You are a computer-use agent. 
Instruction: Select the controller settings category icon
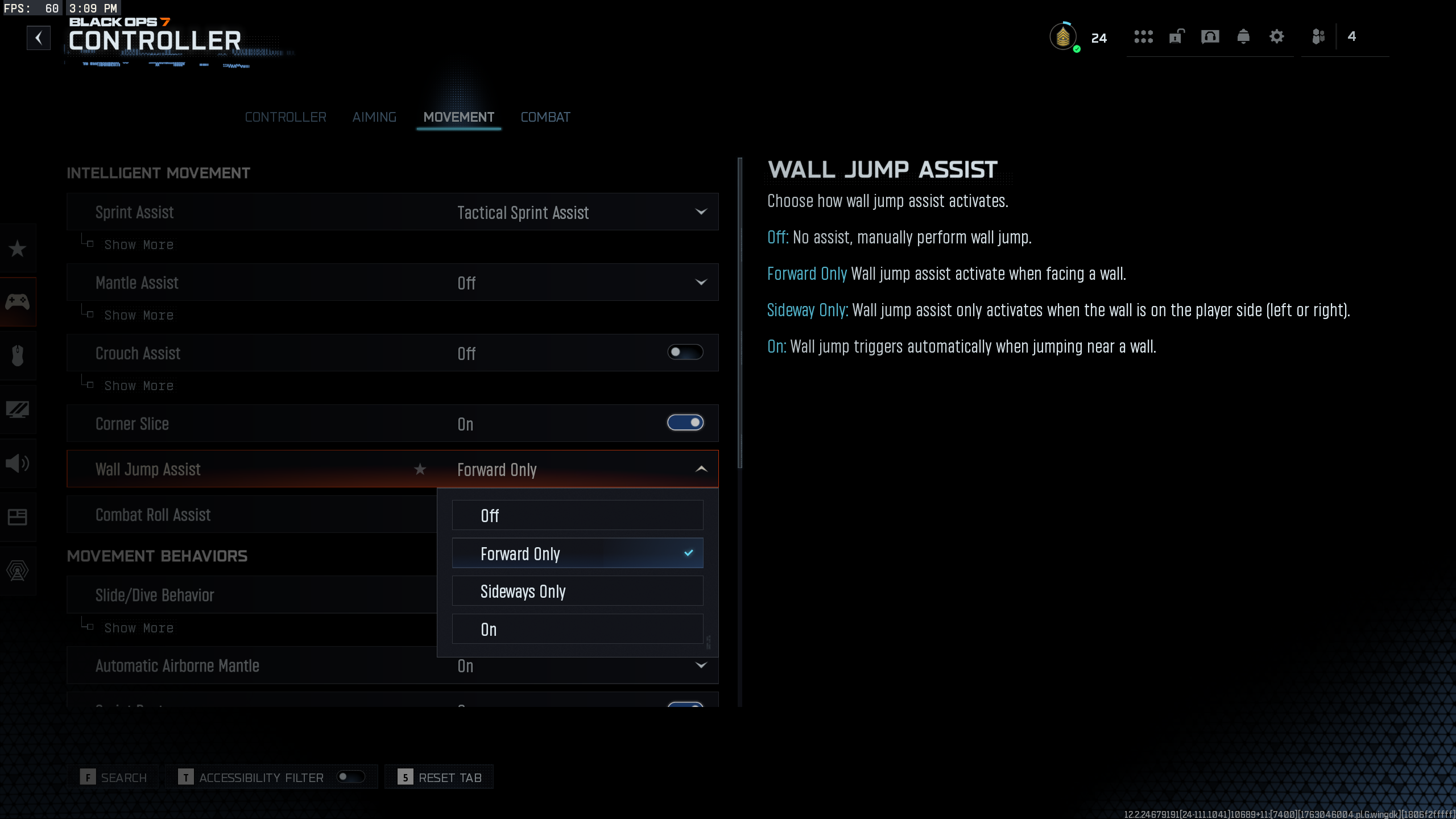tap(18, 301)
